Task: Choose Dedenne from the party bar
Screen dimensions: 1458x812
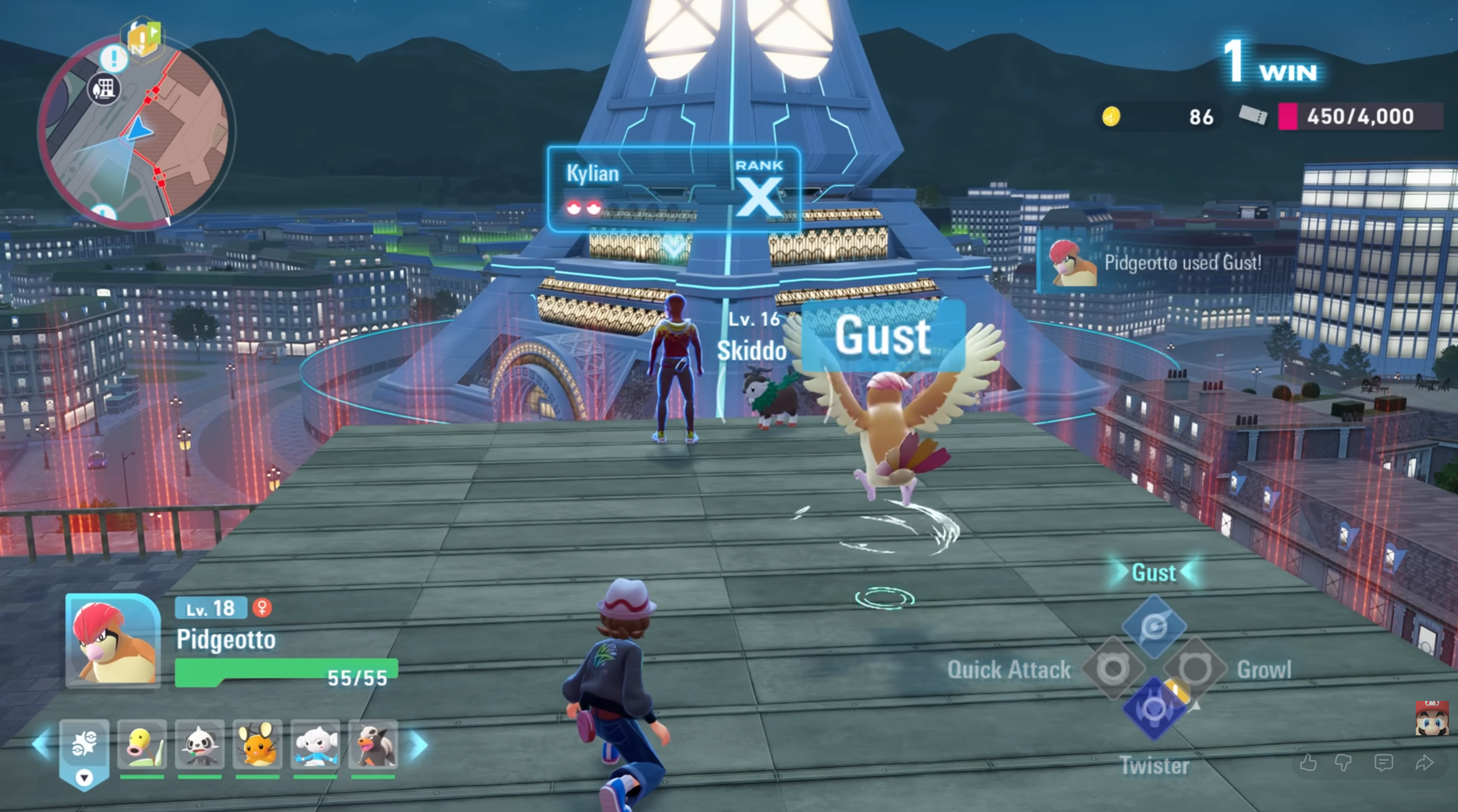Action: (258, 744)
